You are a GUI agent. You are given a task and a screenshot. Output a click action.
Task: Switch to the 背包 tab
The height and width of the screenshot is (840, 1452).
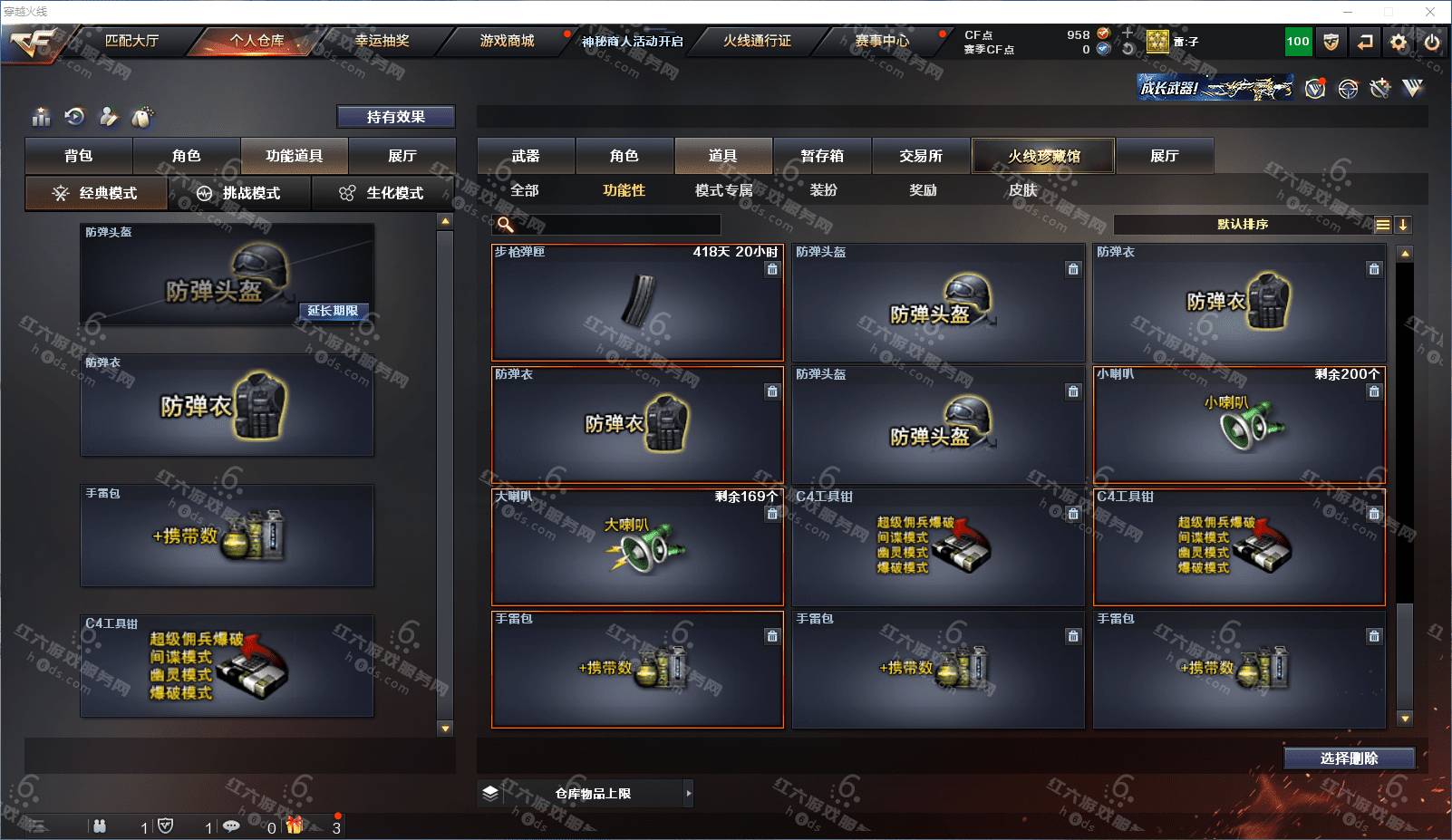tap(79, 156)
